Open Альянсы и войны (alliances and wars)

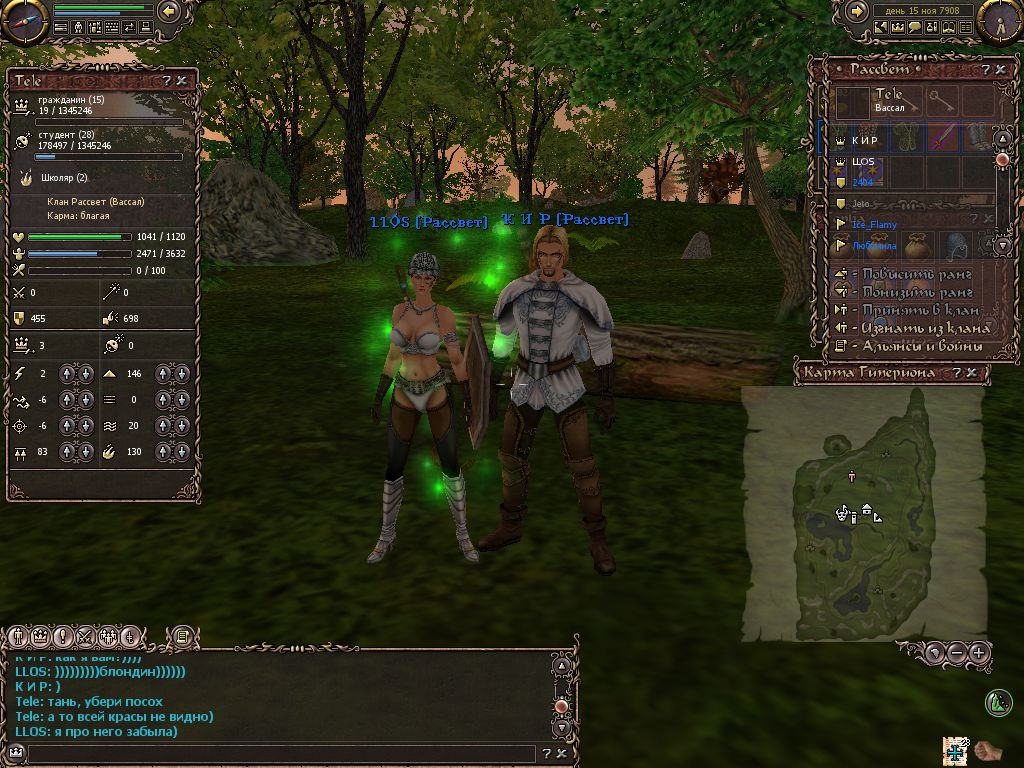[x=915, y=346]
